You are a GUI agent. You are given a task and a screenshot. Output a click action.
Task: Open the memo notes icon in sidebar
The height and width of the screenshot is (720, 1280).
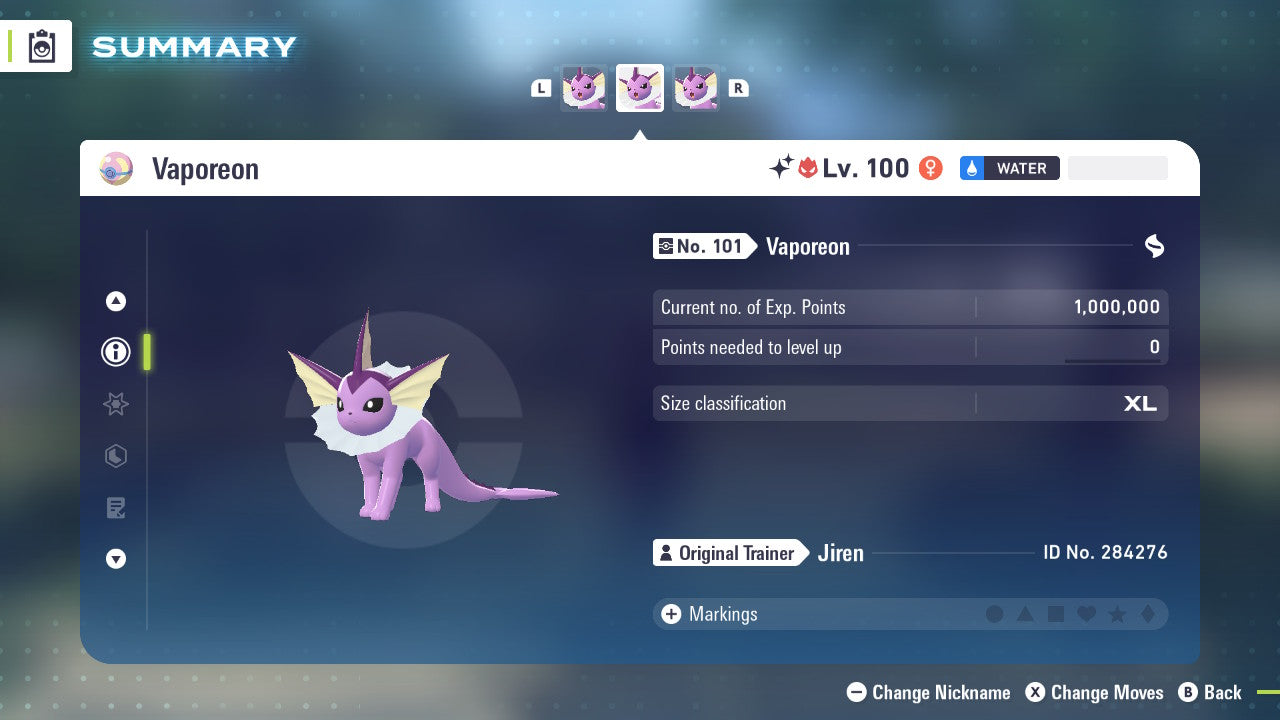(x=115, y=507)
